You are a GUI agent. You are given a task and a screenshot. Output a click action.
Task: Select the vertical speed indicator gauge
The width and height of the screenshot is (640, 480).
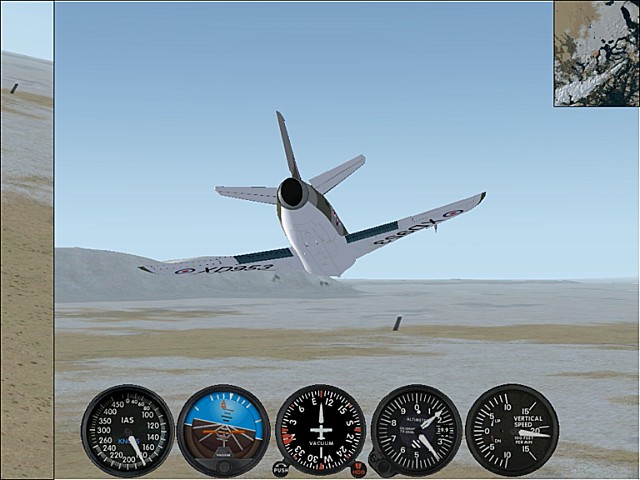point(512,430)
